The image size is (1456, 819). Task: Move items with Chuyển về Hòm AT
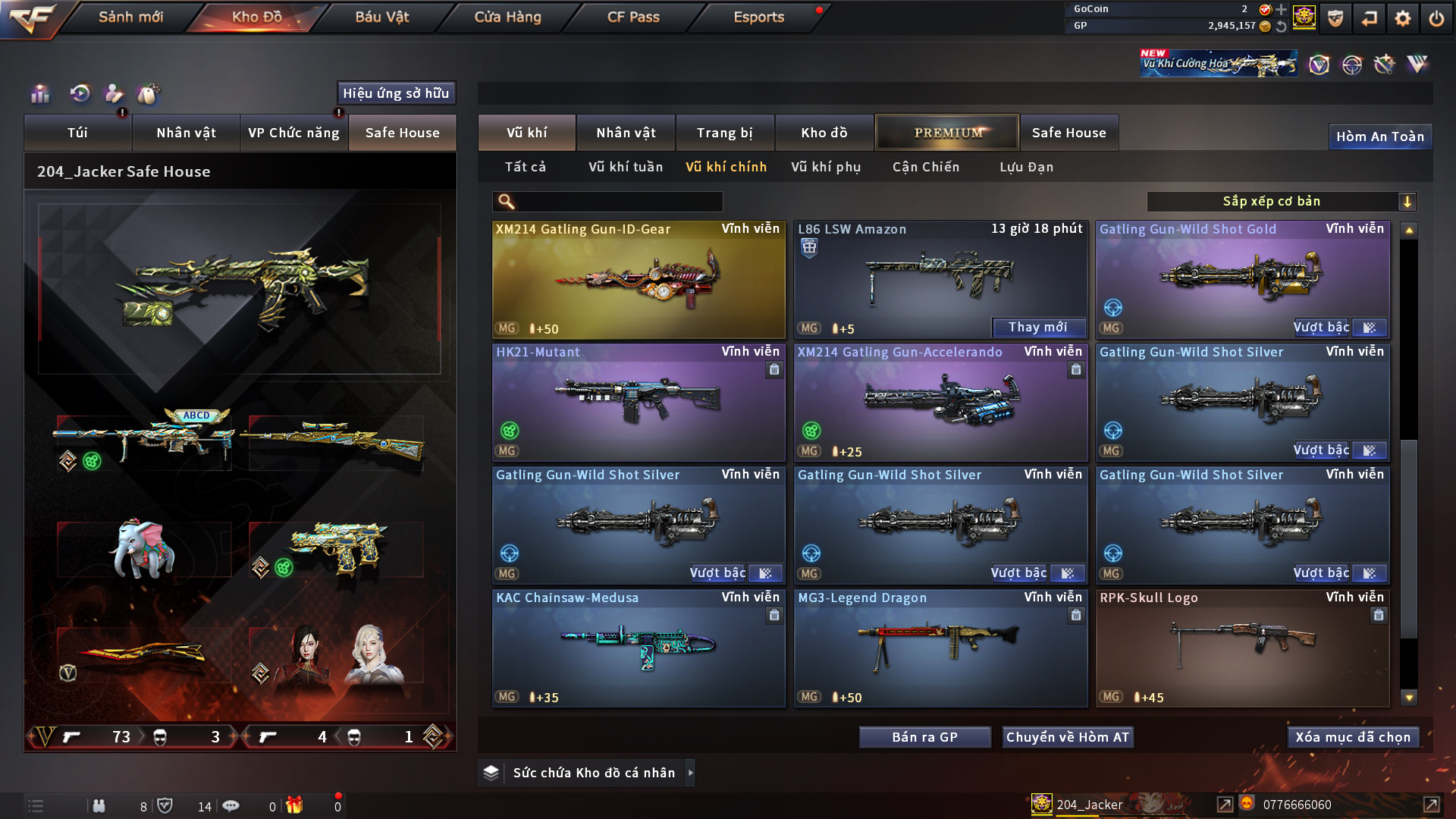[x=1067, y=737]
